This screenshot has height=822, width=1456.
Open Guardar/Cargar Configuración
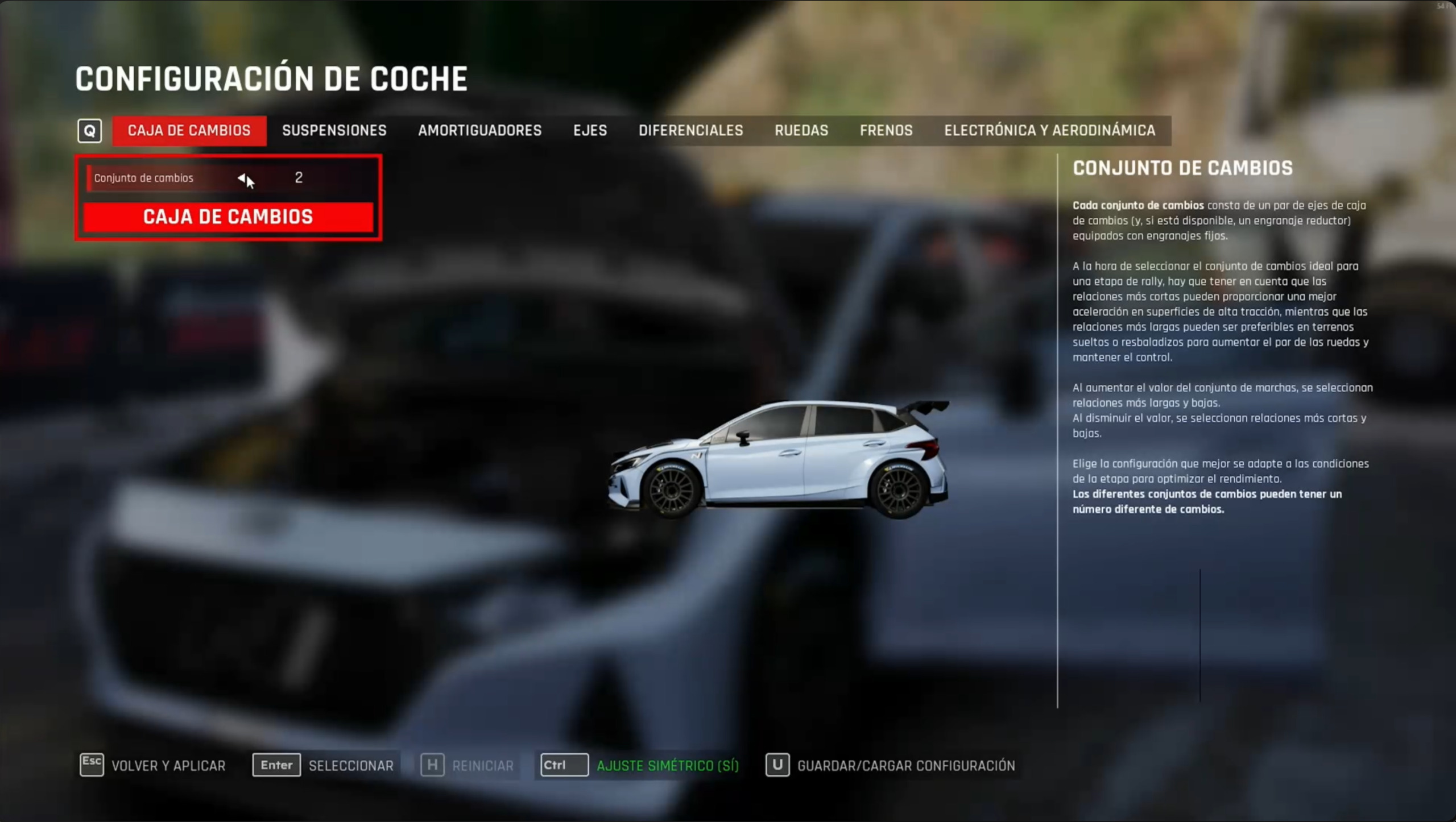[890, 765]
